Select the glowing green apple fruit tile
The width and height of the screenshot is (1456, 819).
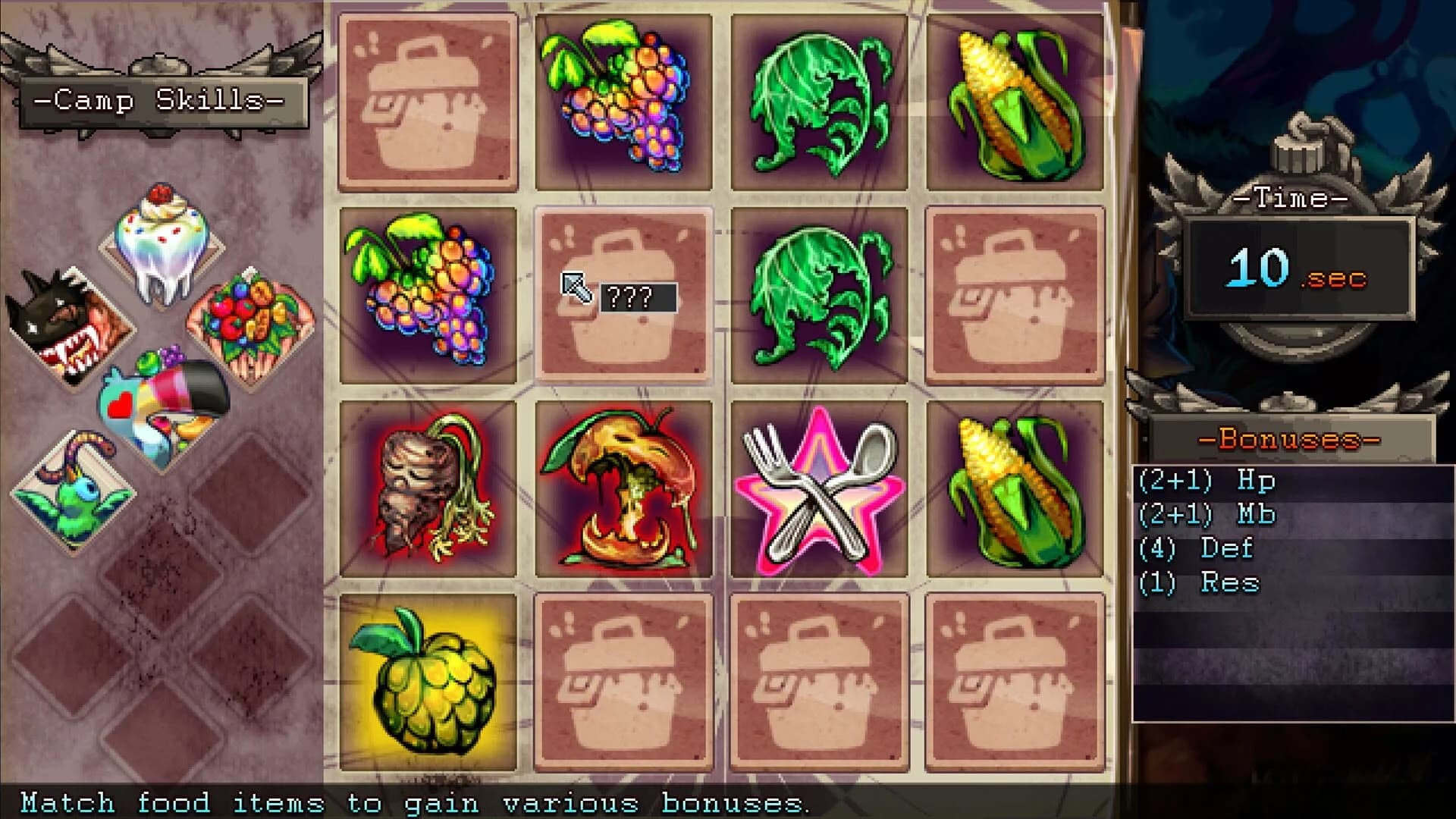[428, 682]
